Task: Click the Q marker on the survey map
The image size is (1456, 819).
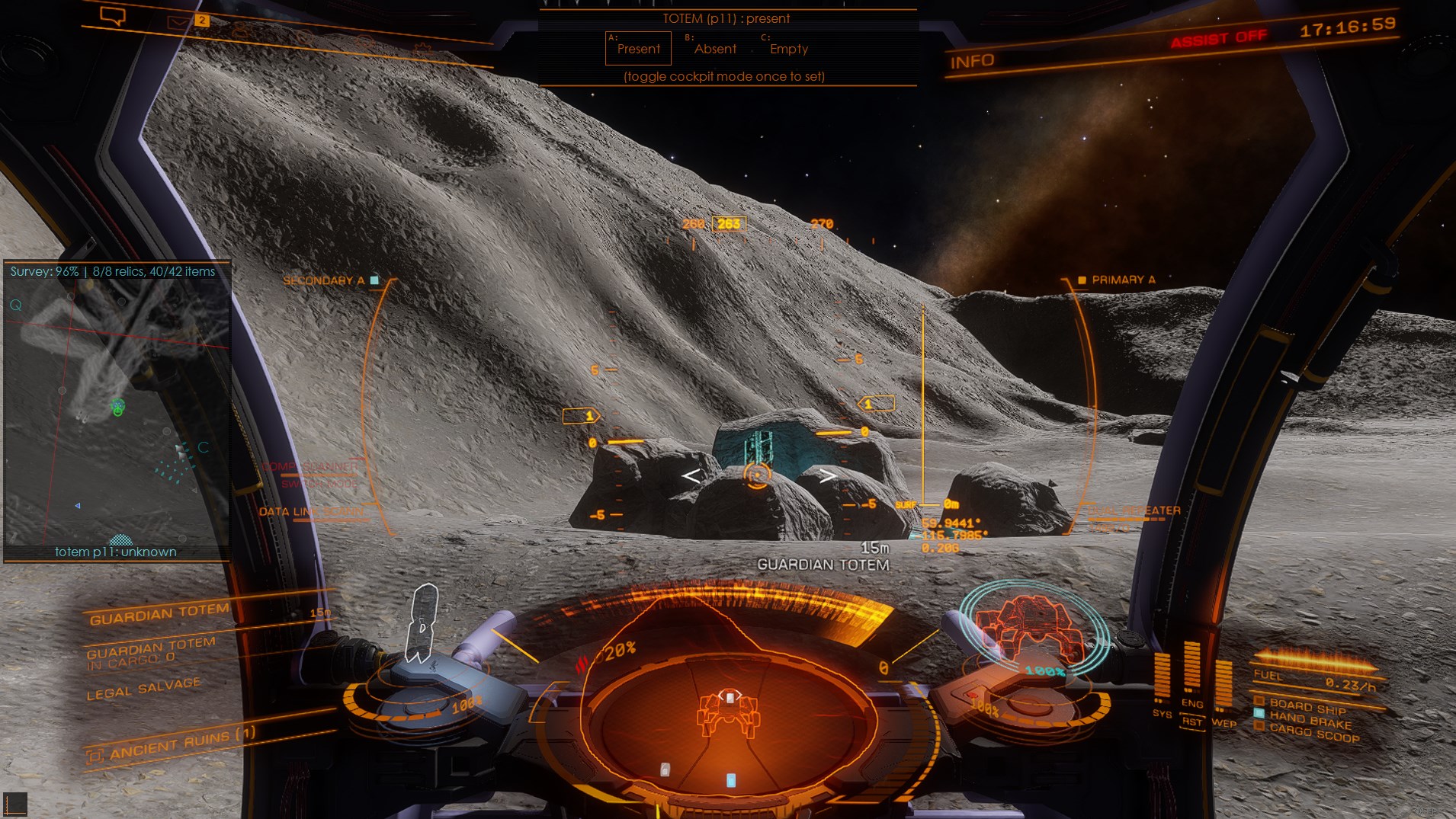Action: point(15,306)
